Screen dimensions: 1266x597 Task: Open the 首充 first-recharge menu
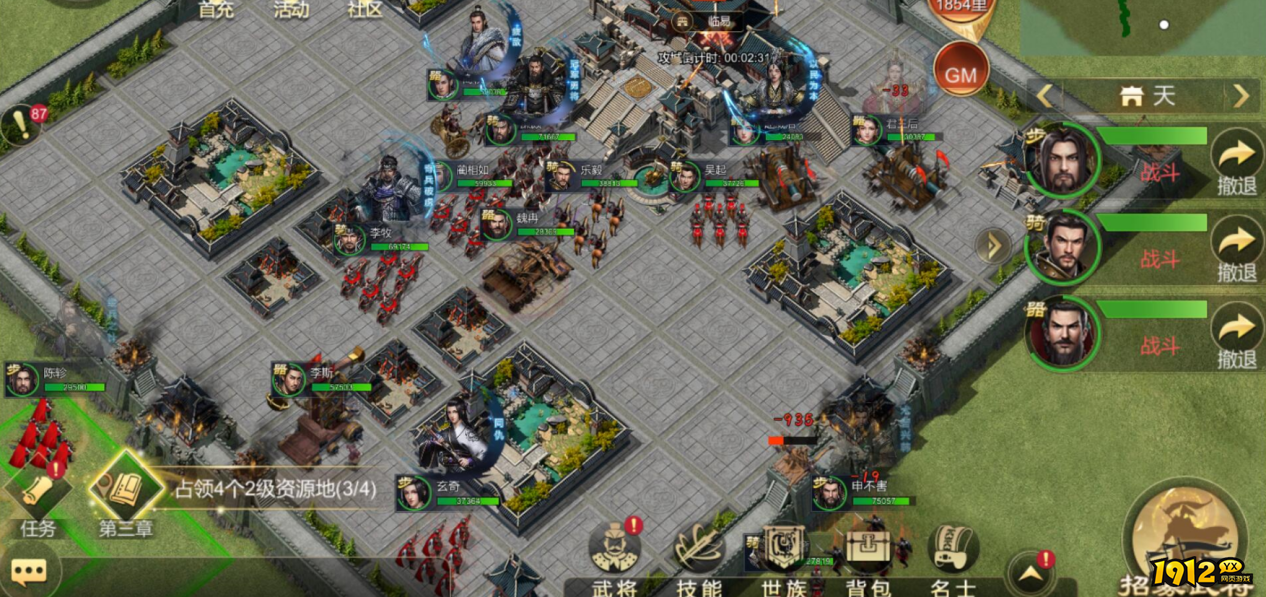click(216, 10)
